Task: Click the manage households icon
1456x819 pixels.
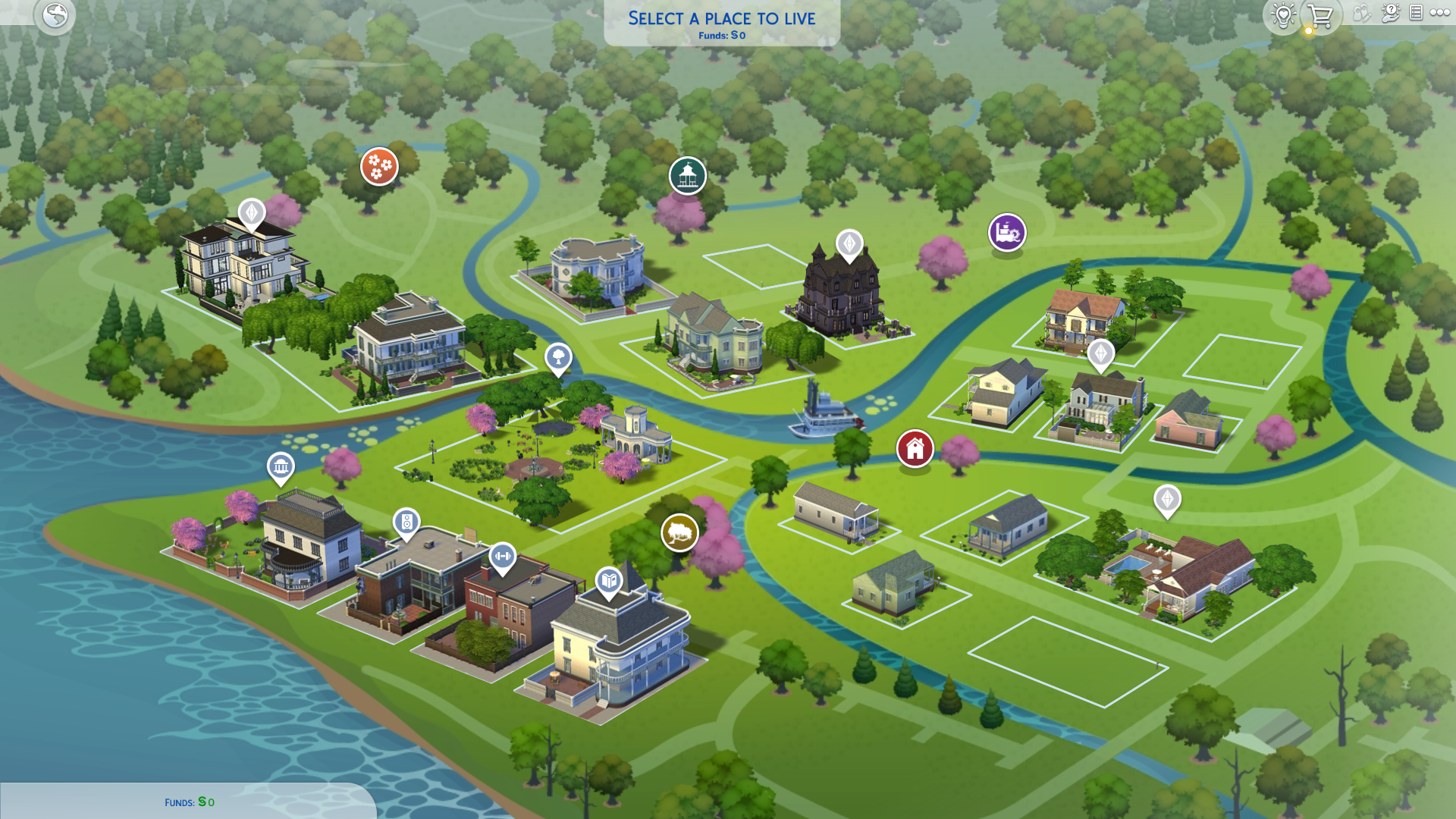Action: [1362, 13]
